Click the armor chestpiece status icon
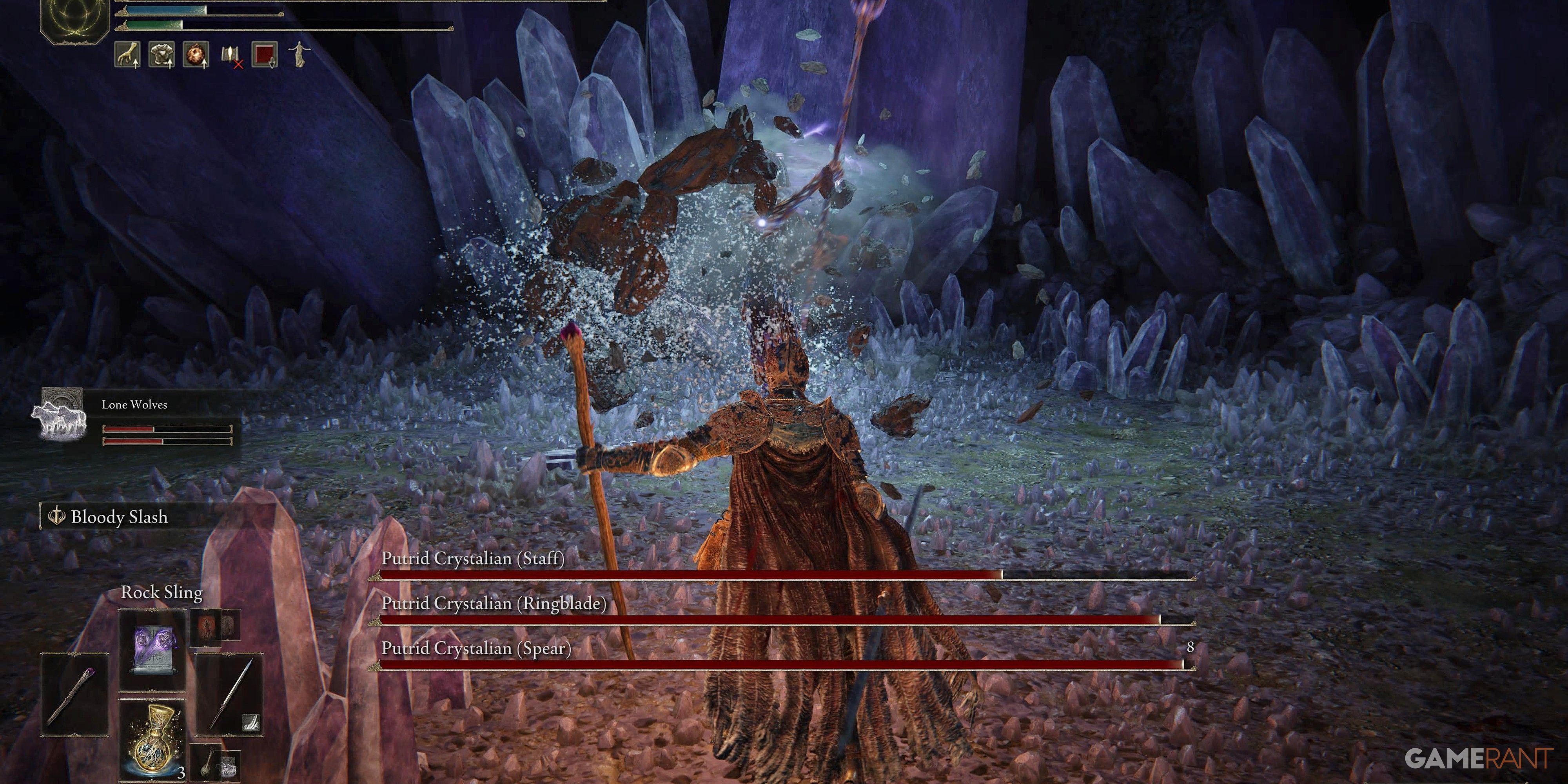1568x784 pixels. tap(161, 55)
